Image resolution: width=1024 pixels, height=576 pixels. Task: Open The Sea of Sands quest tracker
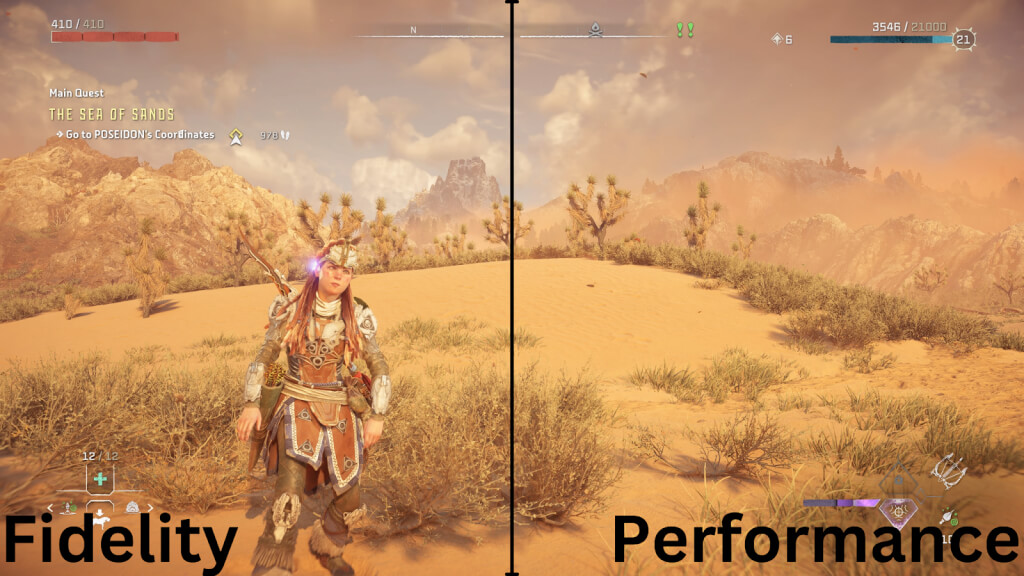click(111, 114)
